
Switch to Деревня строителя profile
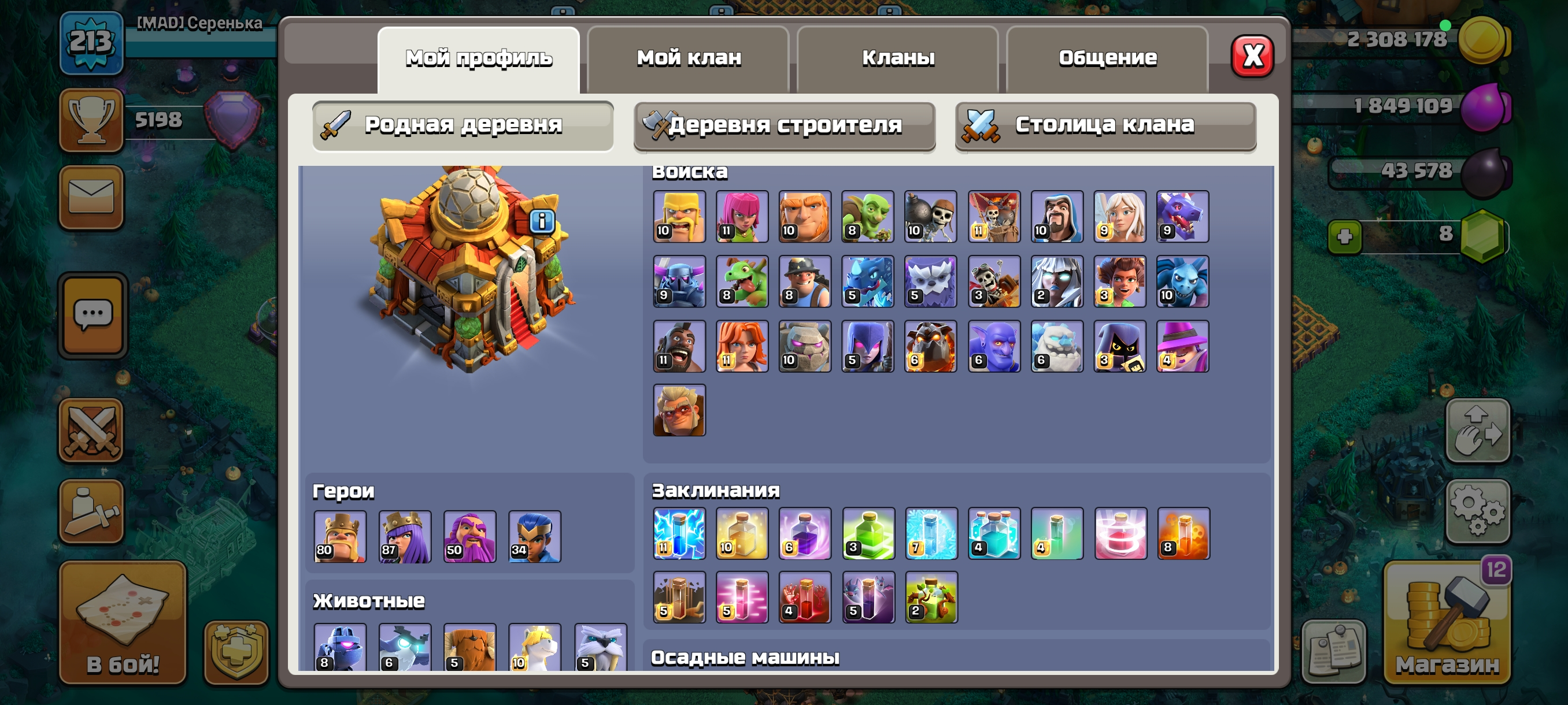click(x=784, y=125)
